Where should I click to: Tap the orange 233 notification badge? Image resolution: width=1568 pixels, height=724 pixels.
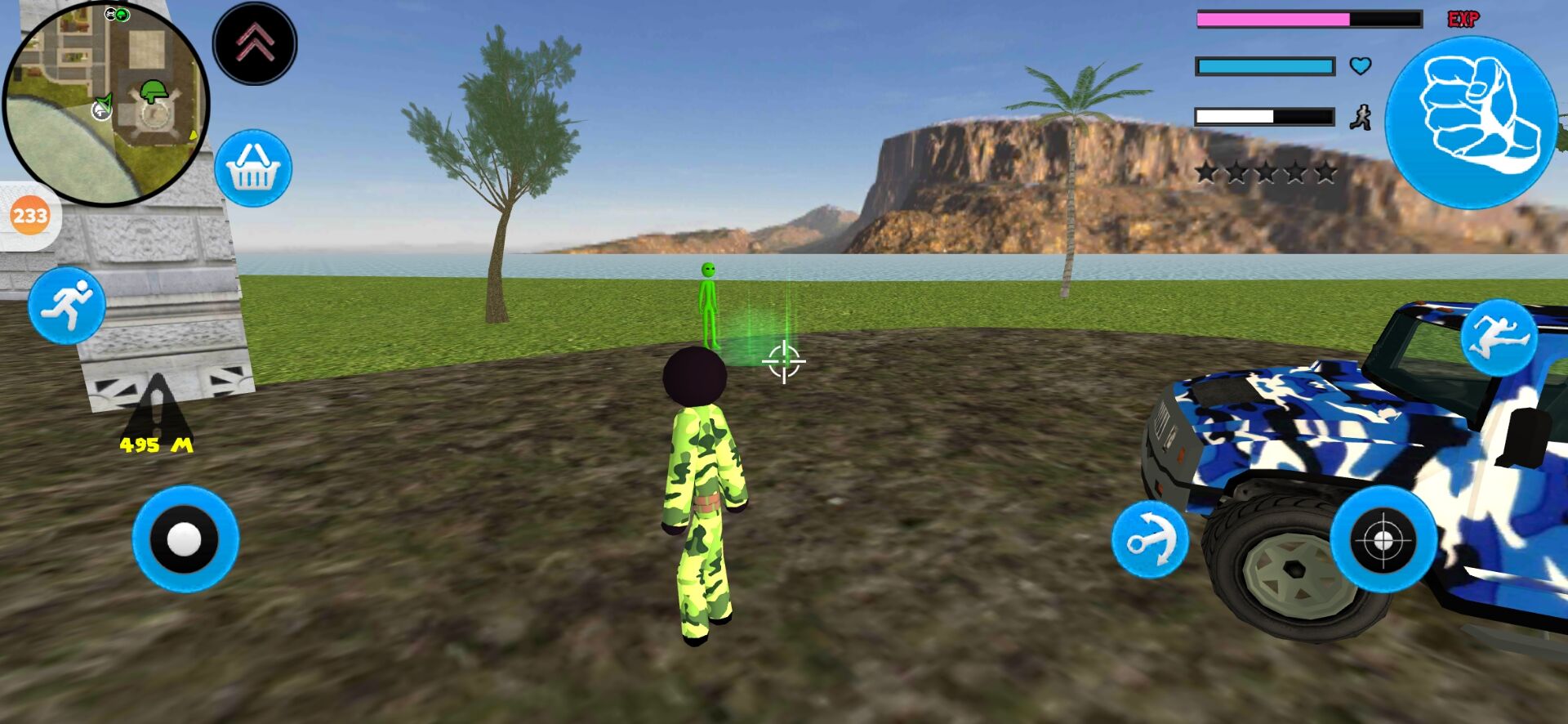[x=30, y=217]
